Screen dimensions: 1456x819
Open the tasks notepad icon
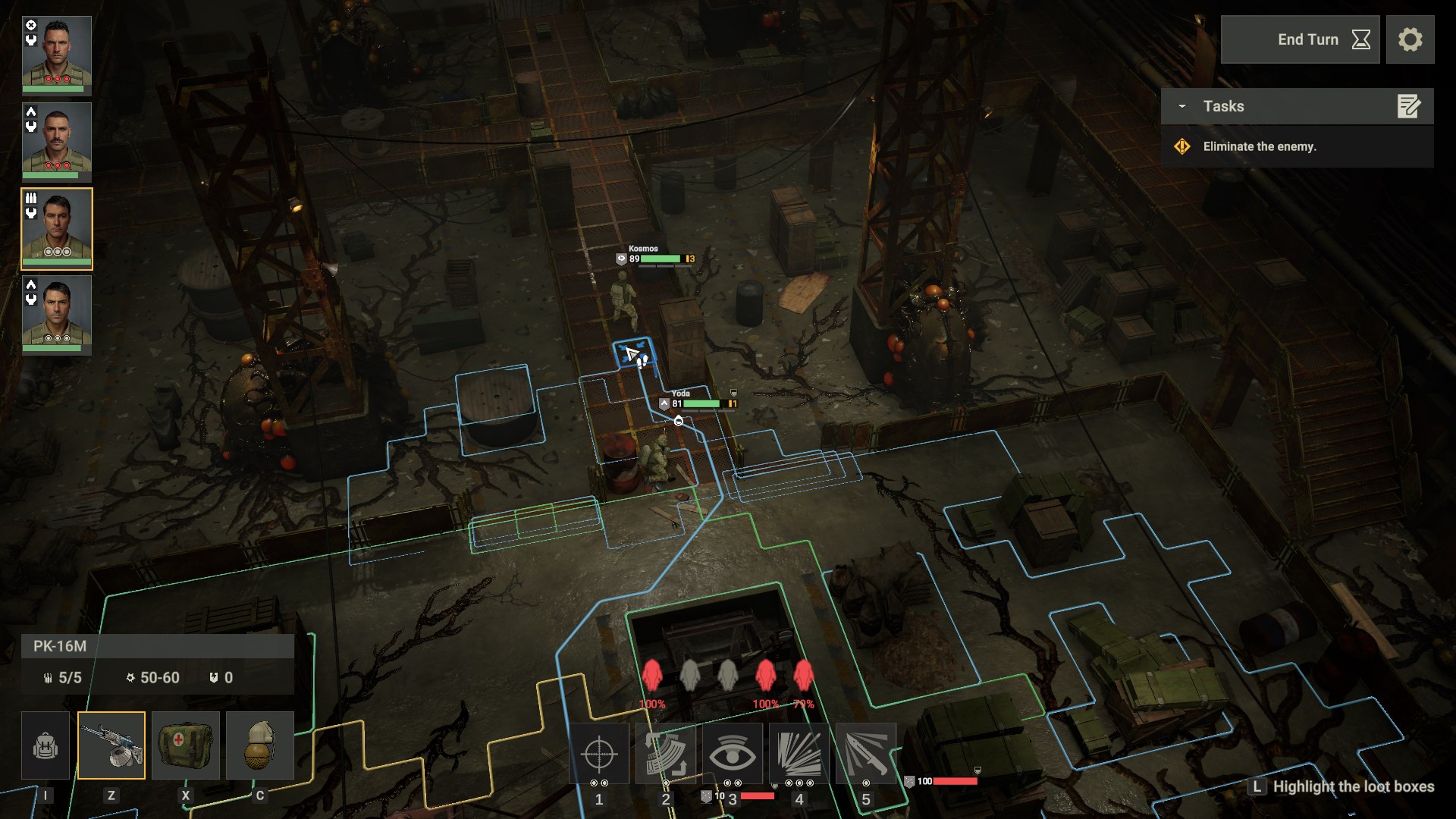click(1408, 106)
